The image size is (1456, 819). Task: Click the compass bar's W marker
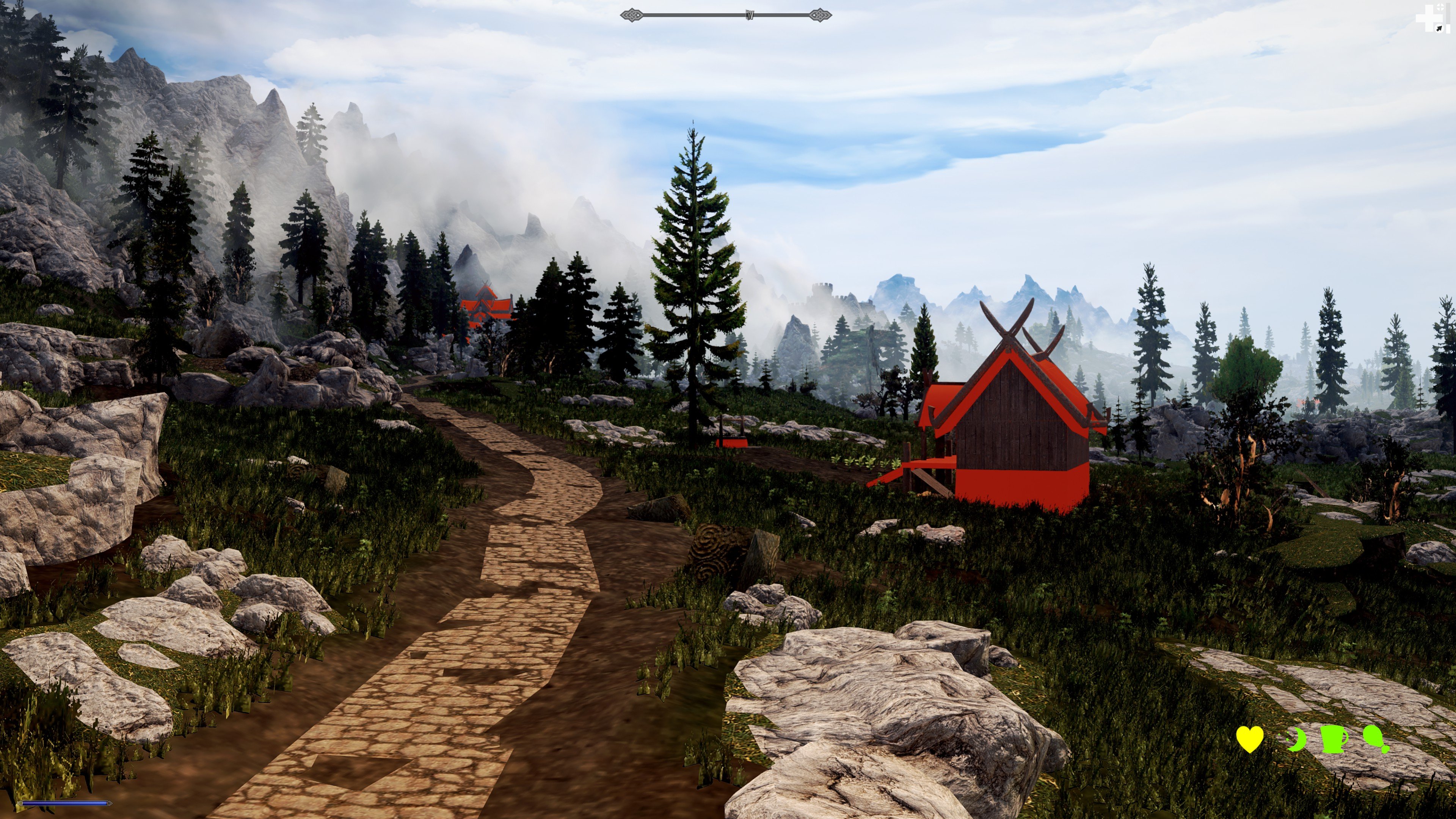tap(750, 15)
